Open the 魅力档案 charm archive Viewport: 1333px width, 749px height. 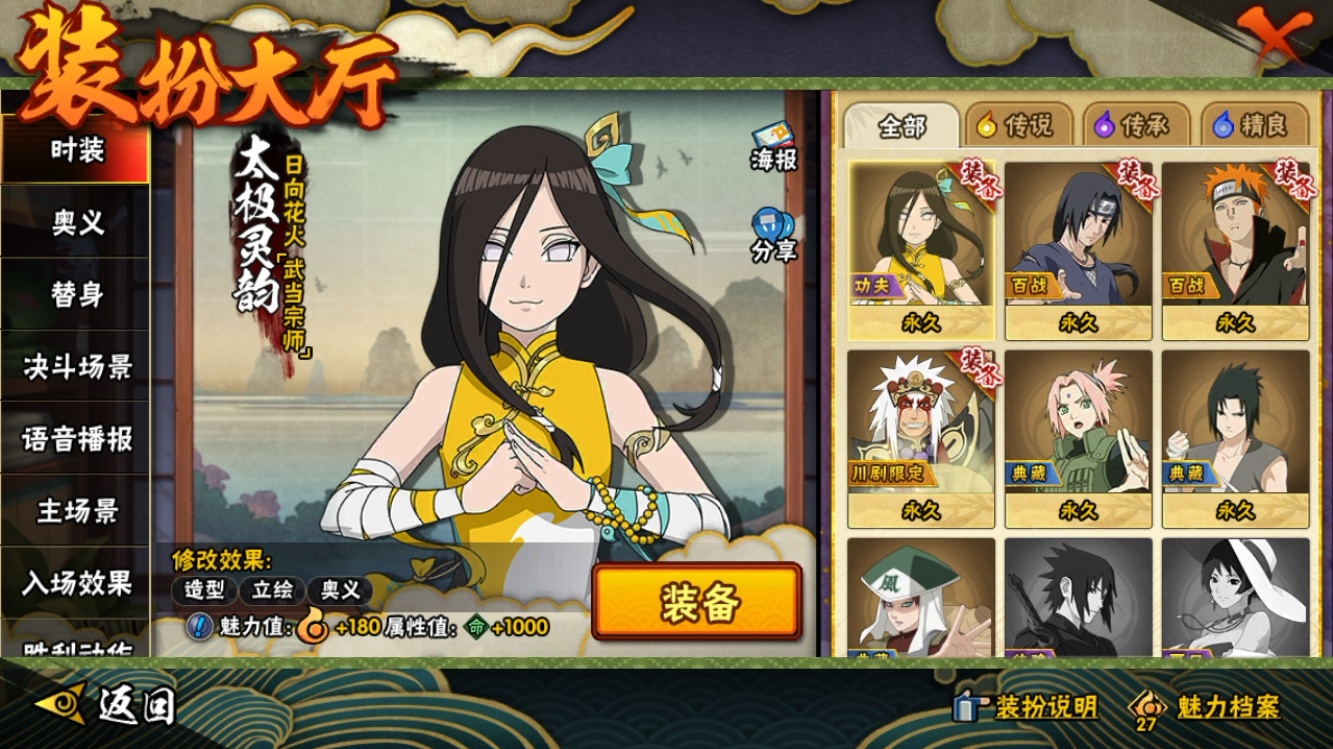1206,707
